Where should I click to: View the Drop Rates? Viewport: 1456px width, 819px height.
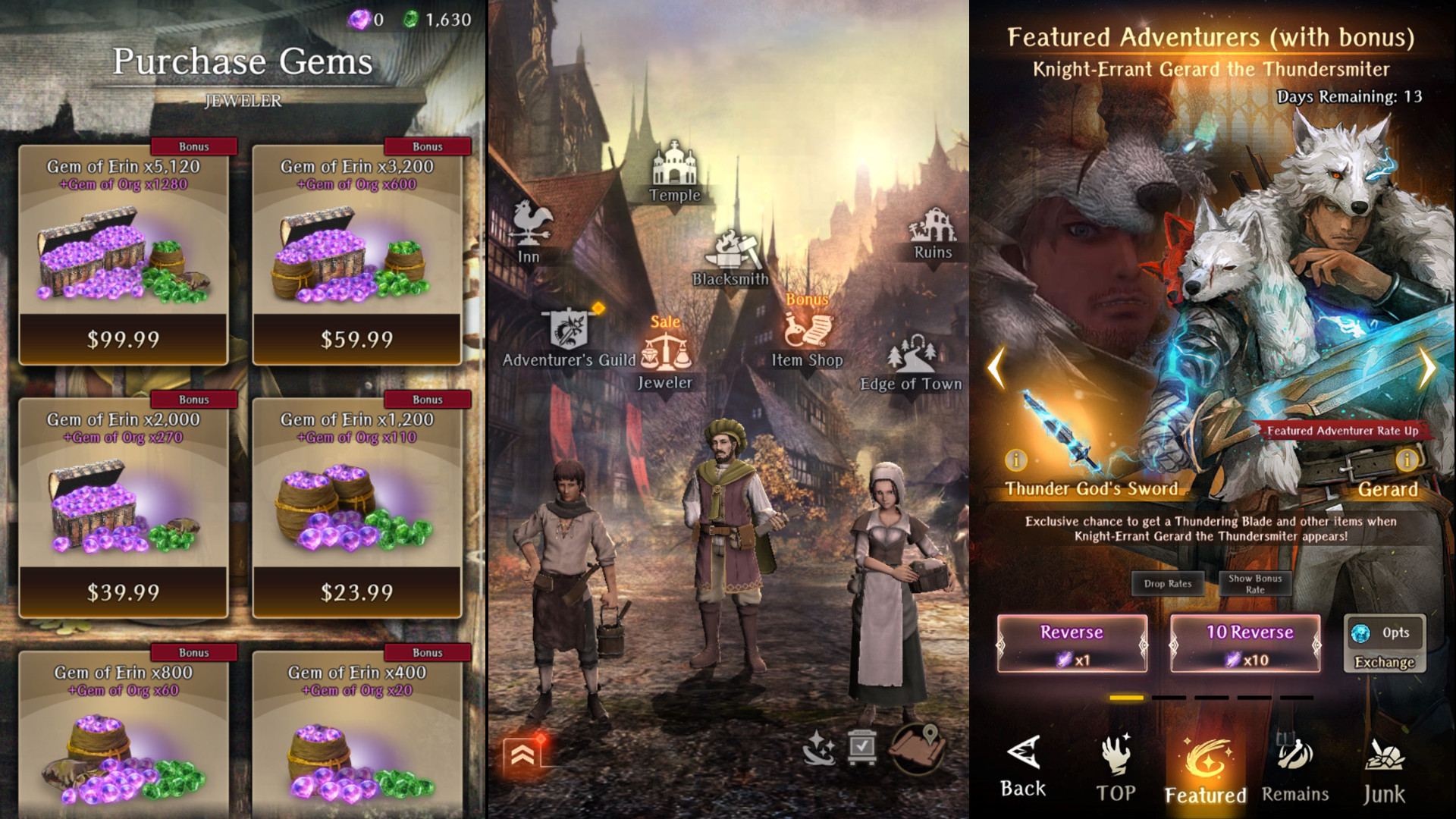[1168, 584]
